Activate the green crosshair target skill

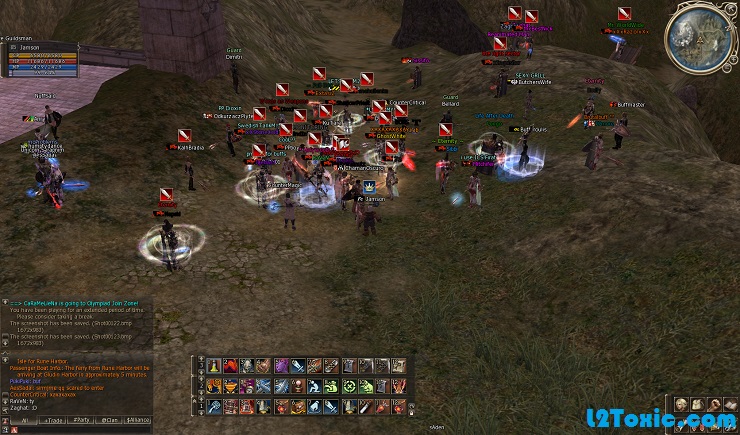pyautogui.click(x=350, y=386)
